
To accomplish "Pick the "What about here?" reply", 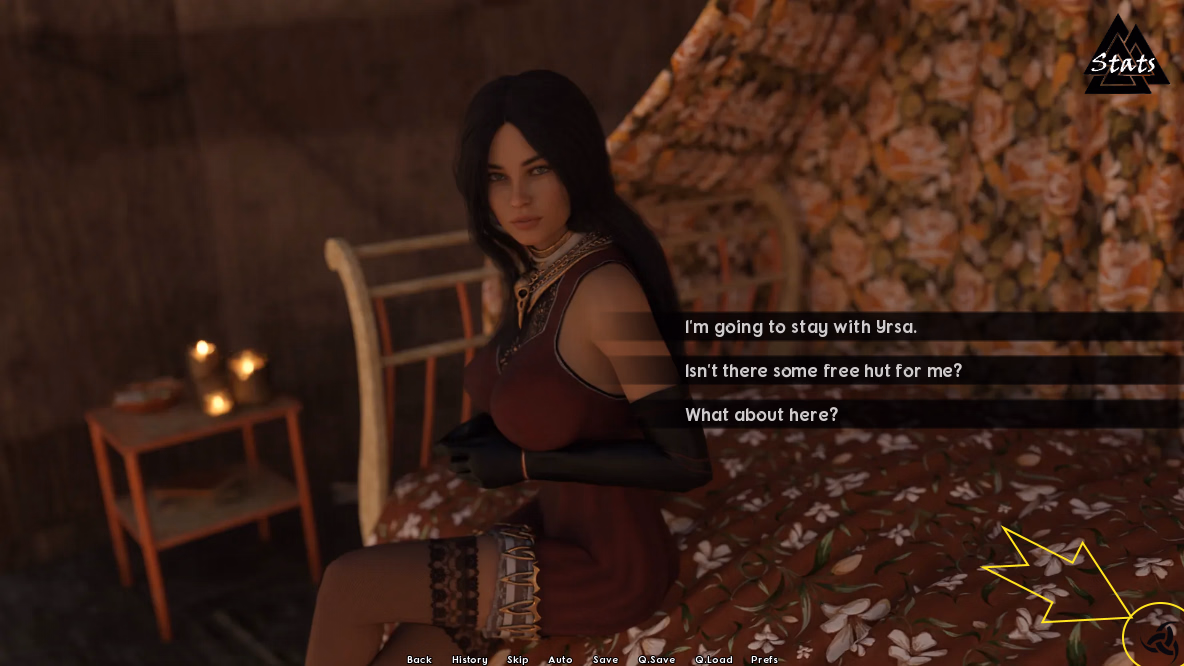I will tap(761, 415).
